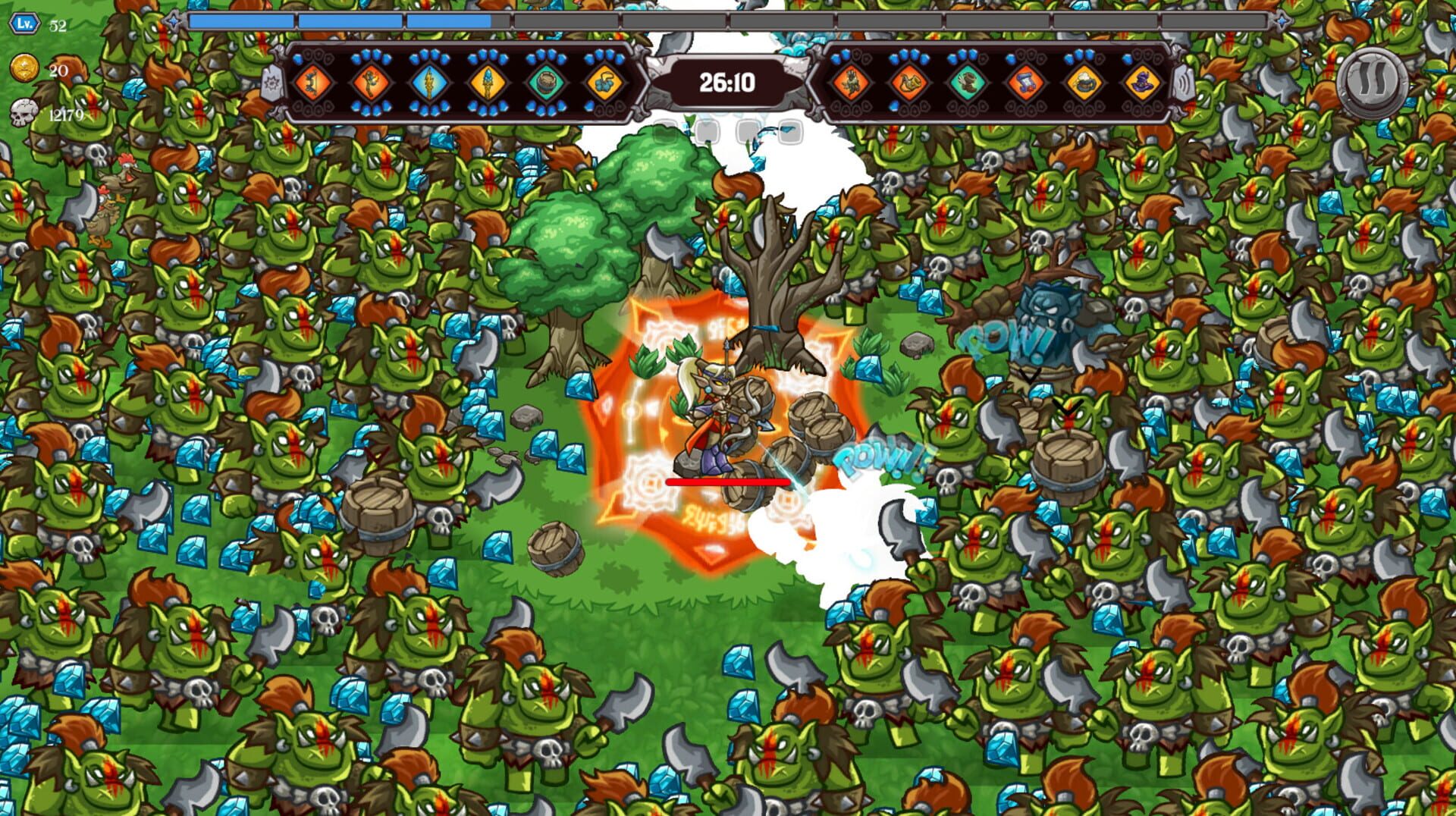1456x816 pixels.
Task: Select the lightning totem skill icon
Action: pos(428,83)
